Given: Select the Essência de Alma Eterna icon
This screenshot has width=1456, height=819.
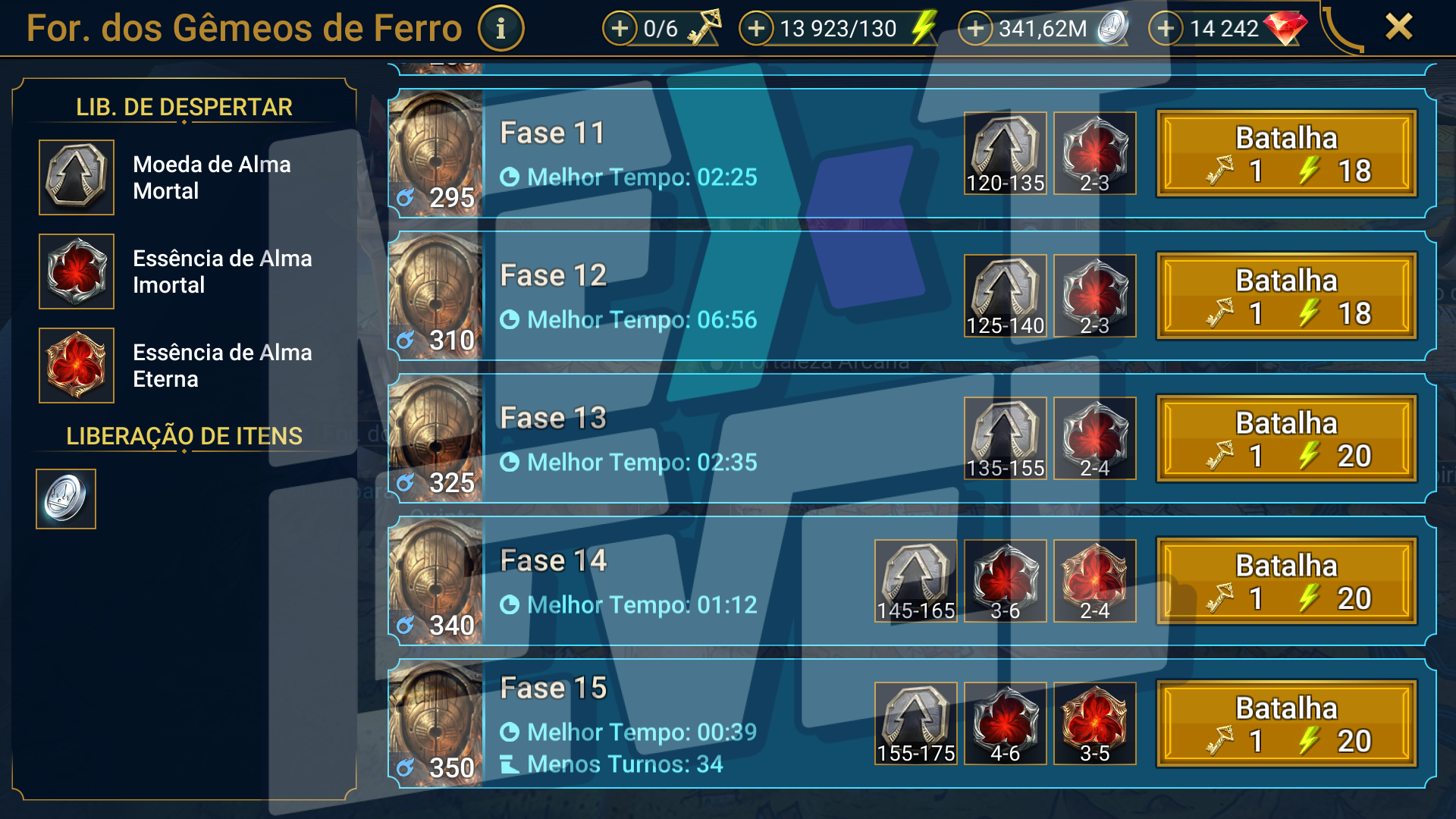Looking at the screenshot, I should pyautogui.click(x=77, y=366).
